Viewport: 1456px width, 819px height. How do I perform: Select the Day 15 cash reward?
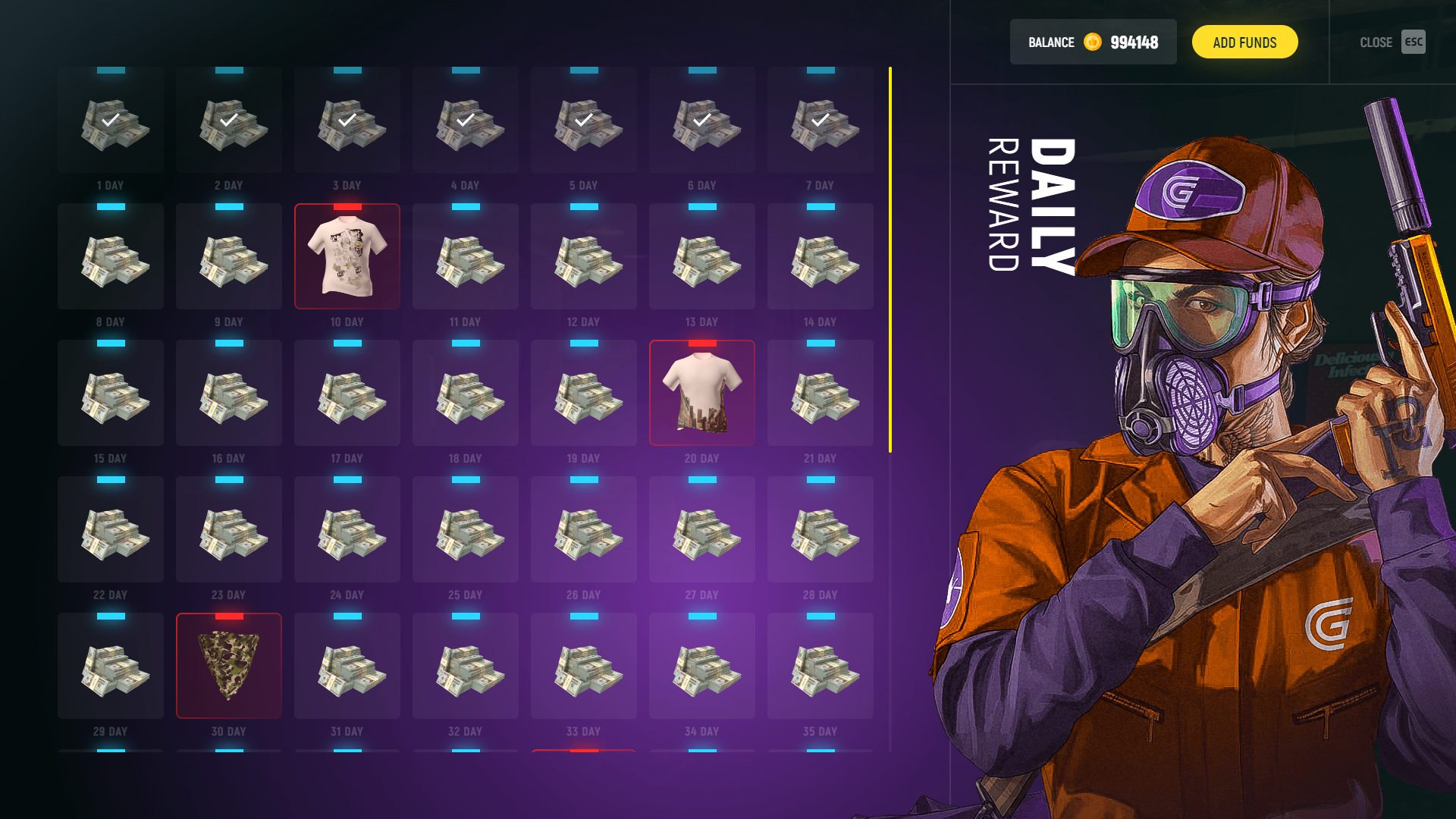click(110, 392)
